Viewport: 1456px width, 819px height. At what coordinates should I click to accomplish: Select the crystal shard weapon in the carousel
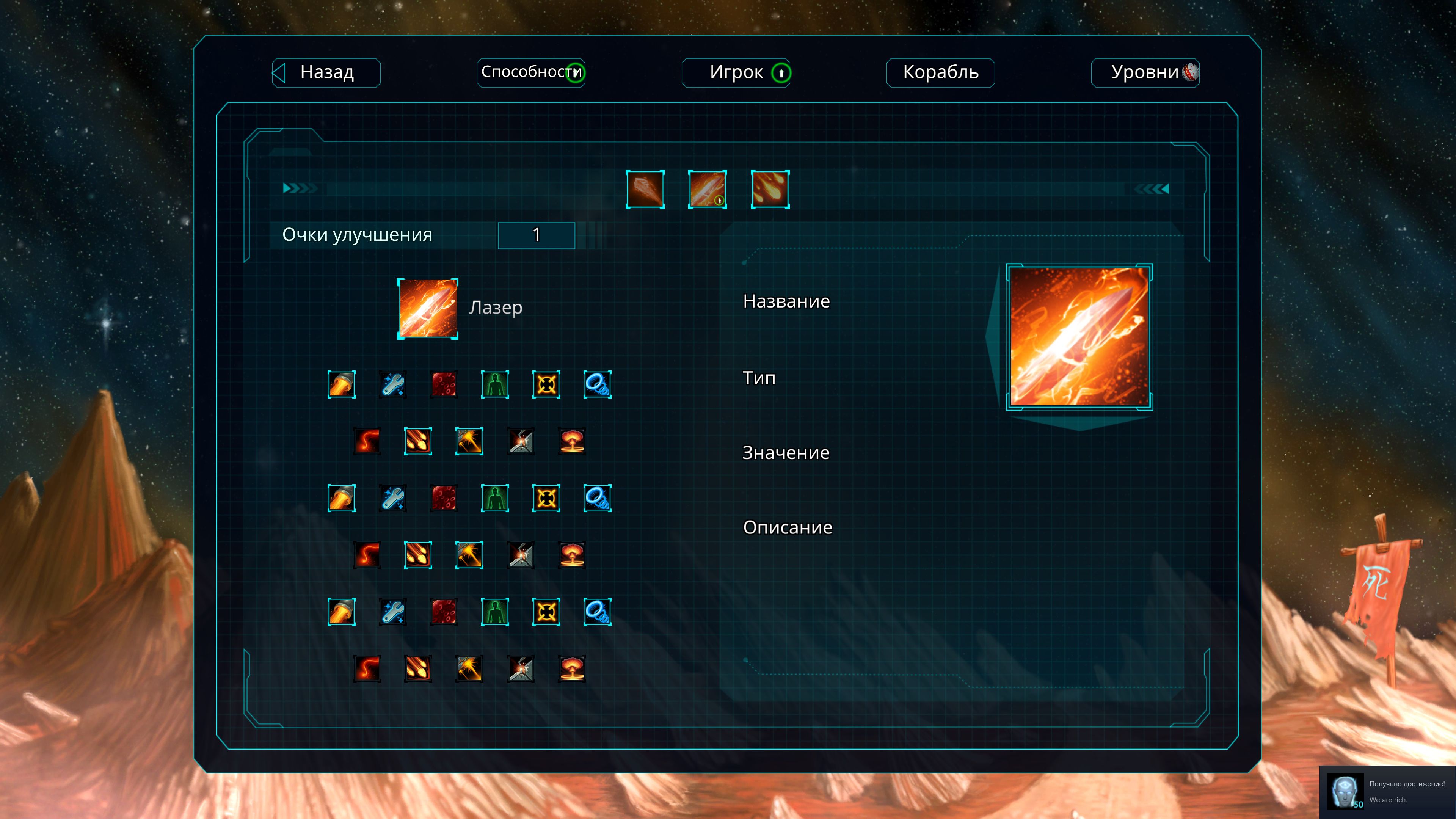pyautogui.click(x=645, y=189)
